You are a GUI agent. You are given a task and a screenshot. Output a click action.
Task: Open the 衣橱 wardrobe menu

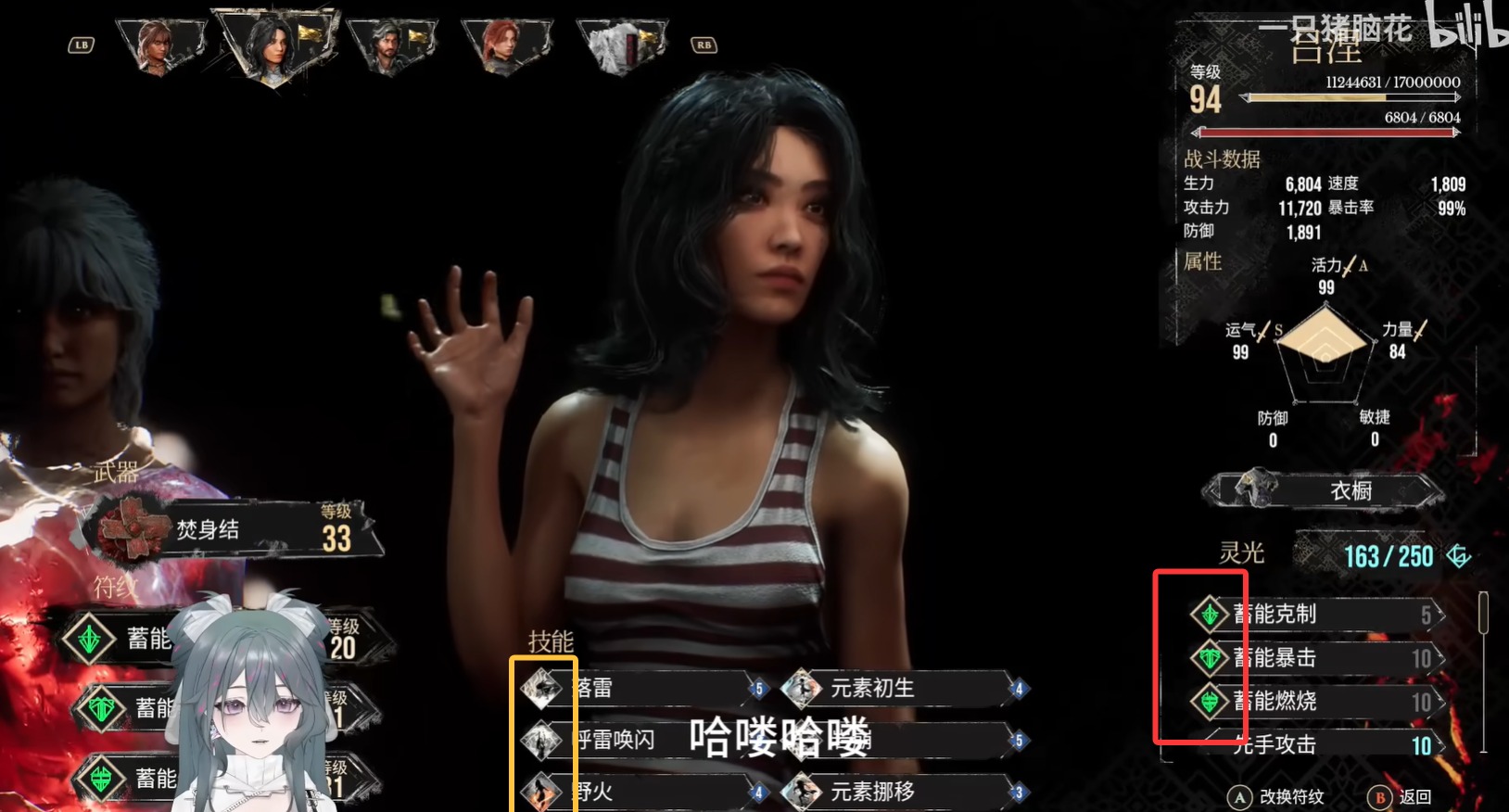pyautogui.click(x=1351, y=490)
